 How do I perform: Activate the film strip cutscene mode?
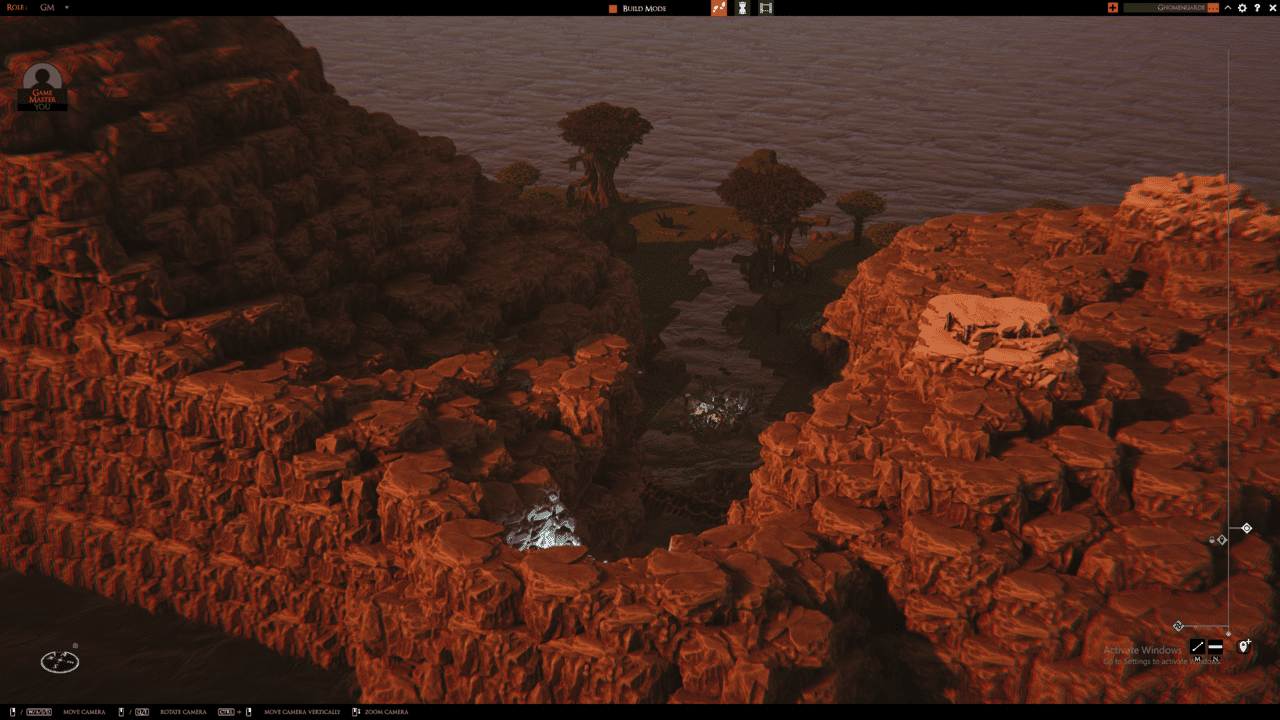click(766, 8)
